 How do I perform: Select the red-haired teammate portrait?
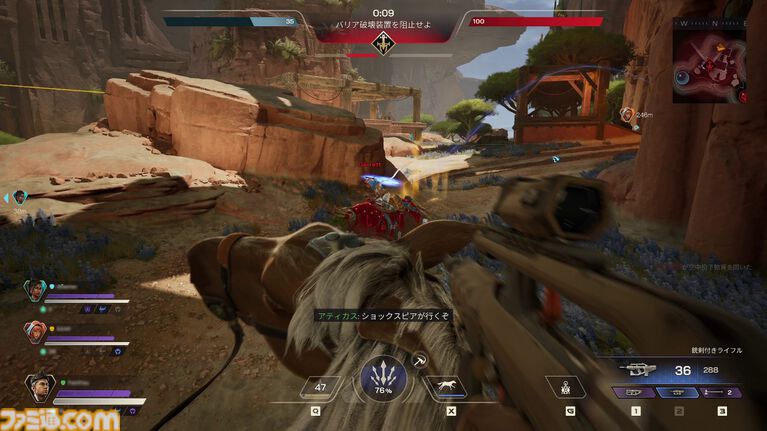click(35, 329)
